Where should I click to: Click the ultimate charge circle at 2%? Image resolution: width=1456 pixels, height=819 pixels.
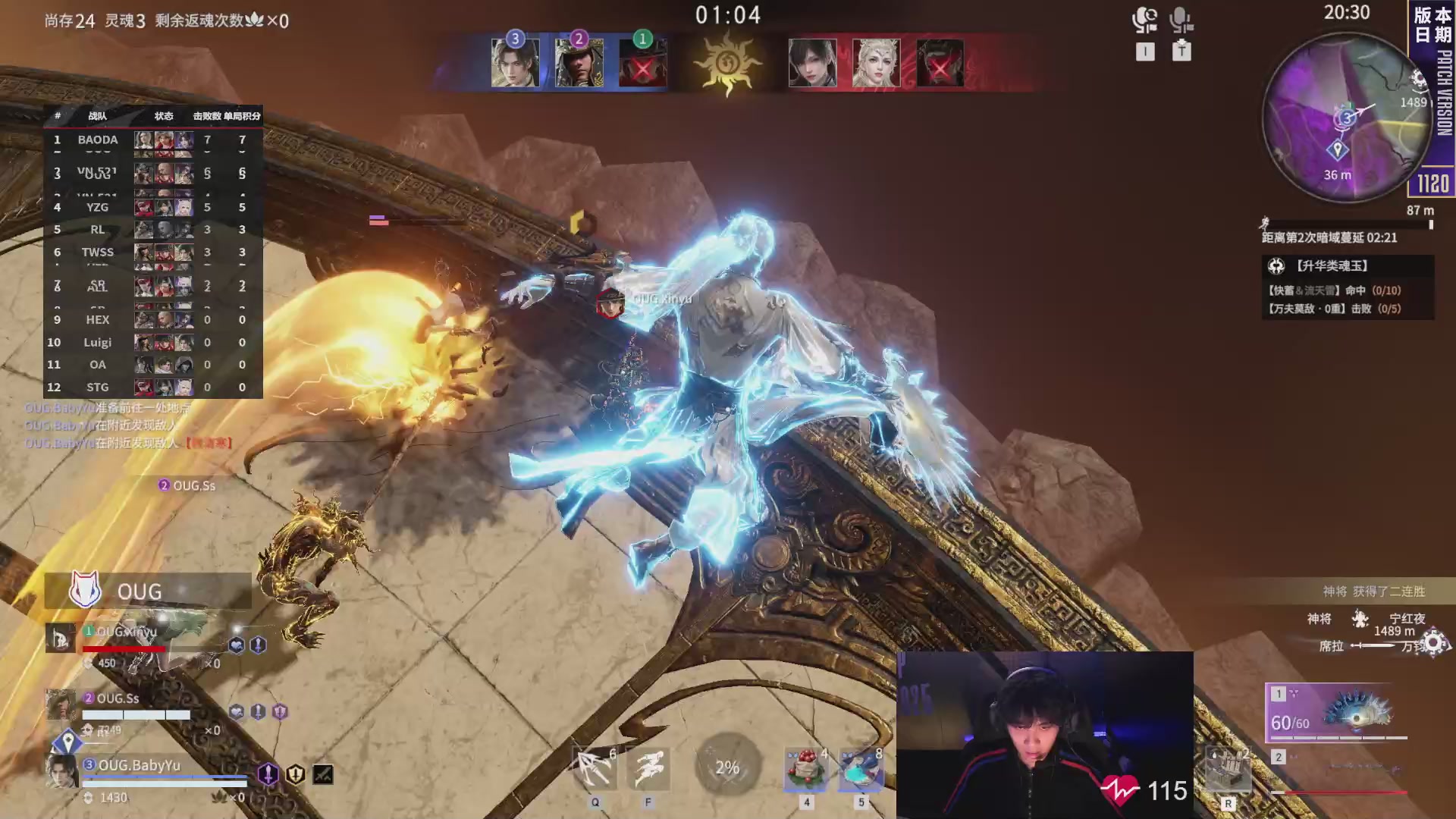(x=727, y=767)
